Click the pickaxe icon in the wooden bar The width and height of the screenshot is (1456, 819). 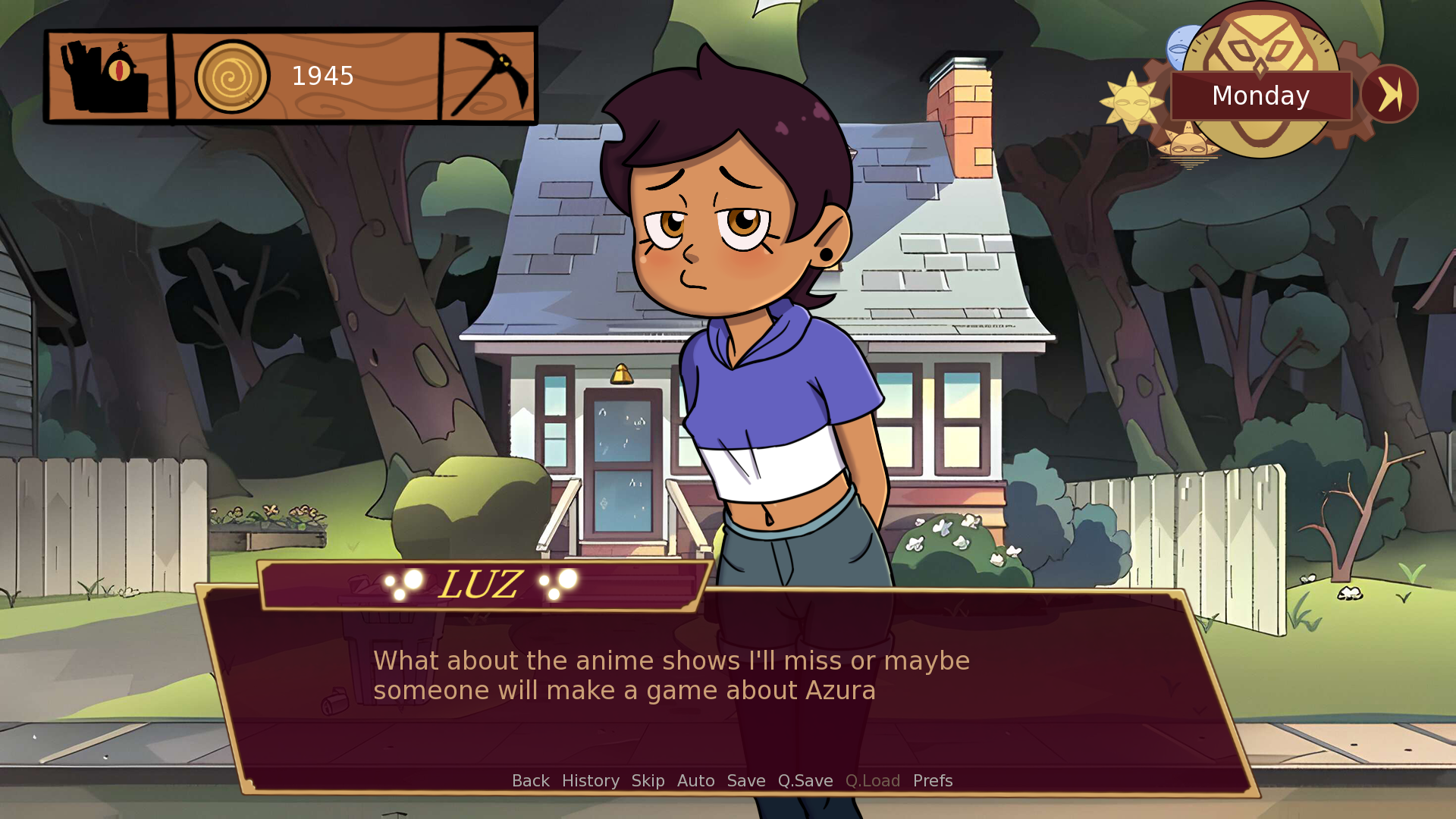(x=489, y=76)
